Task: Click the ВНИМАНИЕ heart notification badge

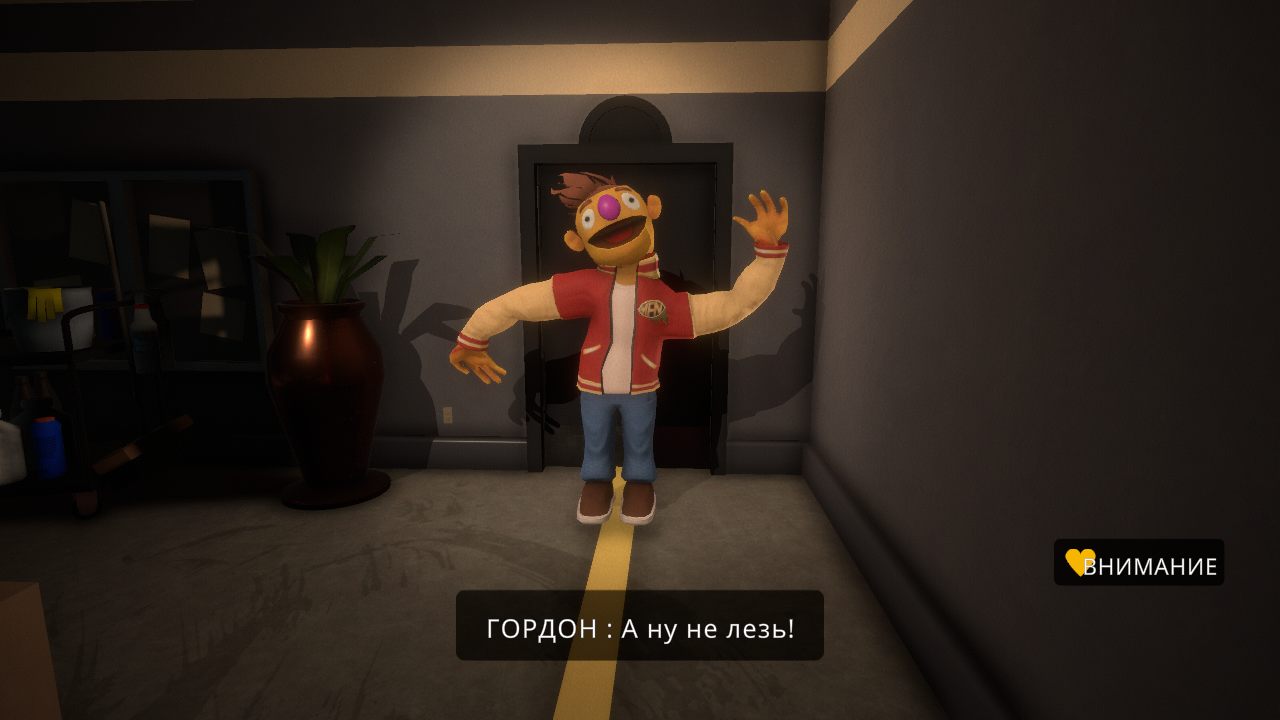Action: pyautogui.click(x=1139, y=563)
